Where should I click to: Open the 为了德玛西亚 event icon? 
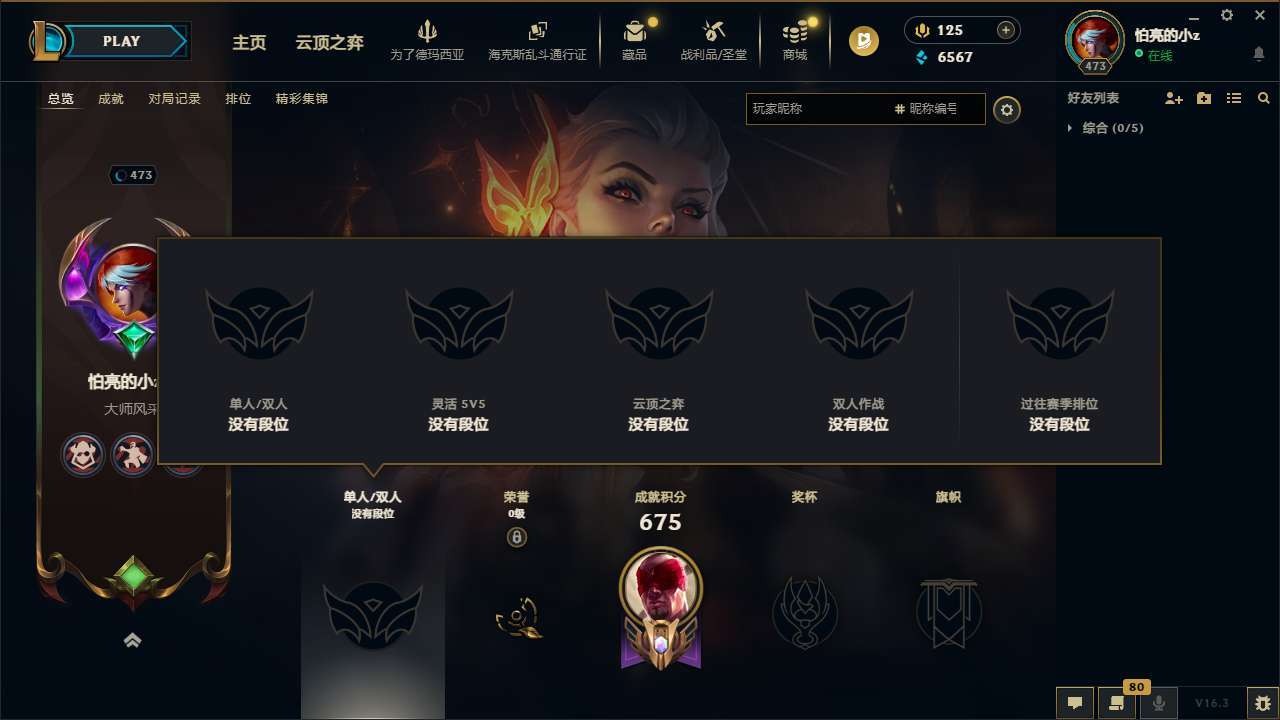[x=428, y=40]
